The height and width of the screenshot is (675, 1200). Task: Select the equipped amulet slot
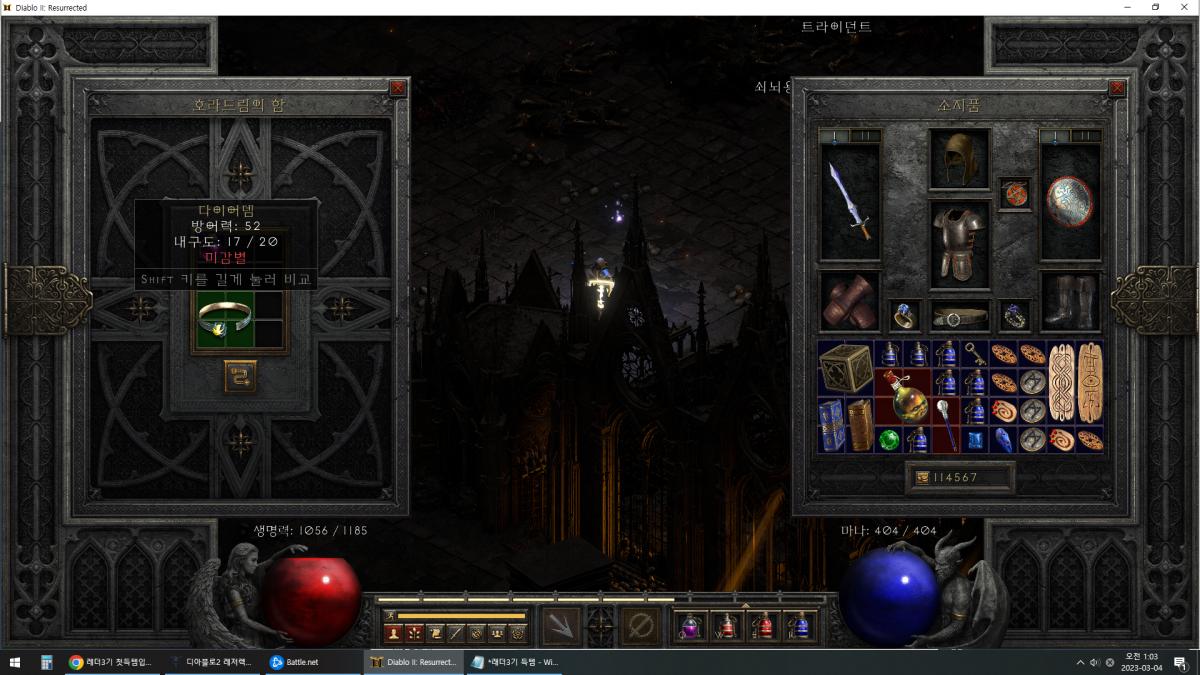[x=1014, y=194]
